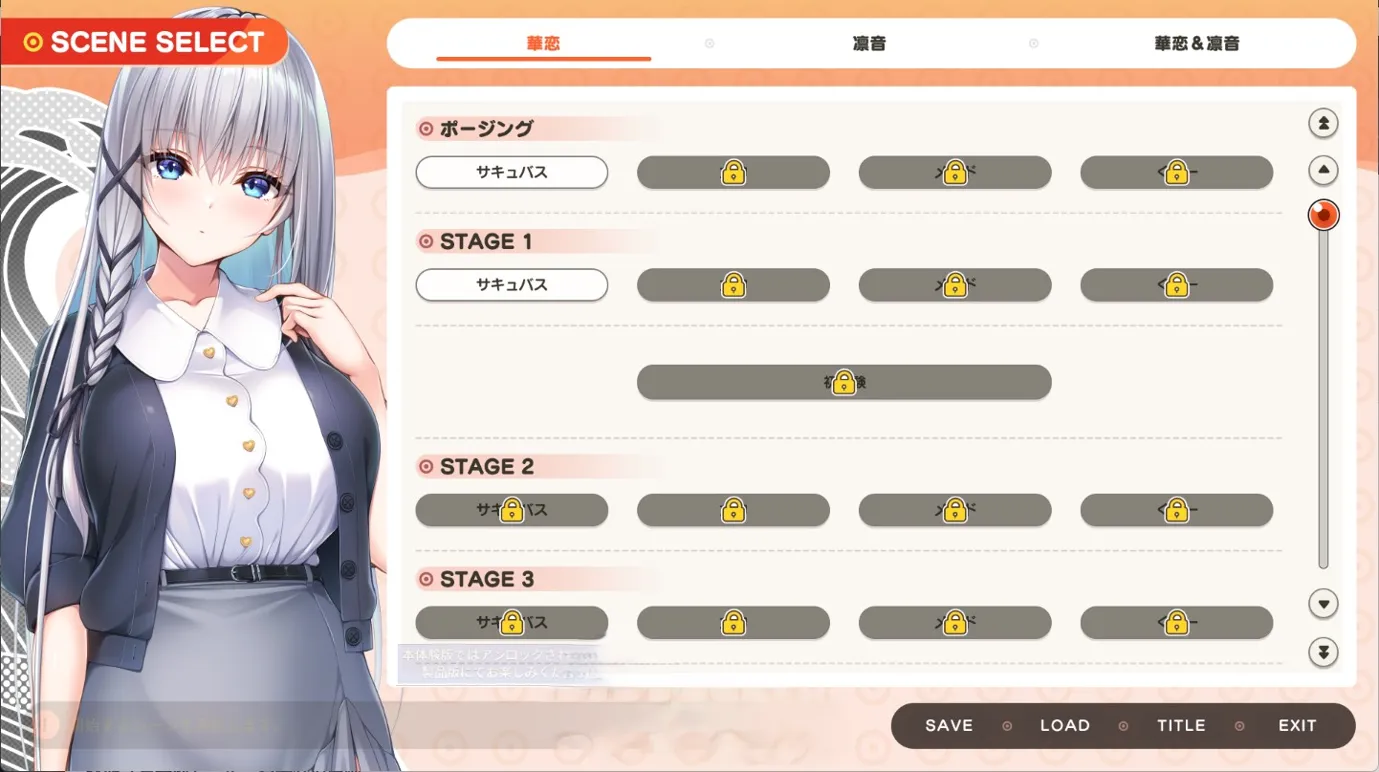Open the LOAD menu
Image resolution: width=1379 pixels, height=772 pixels.
[x=1065, y=725]
